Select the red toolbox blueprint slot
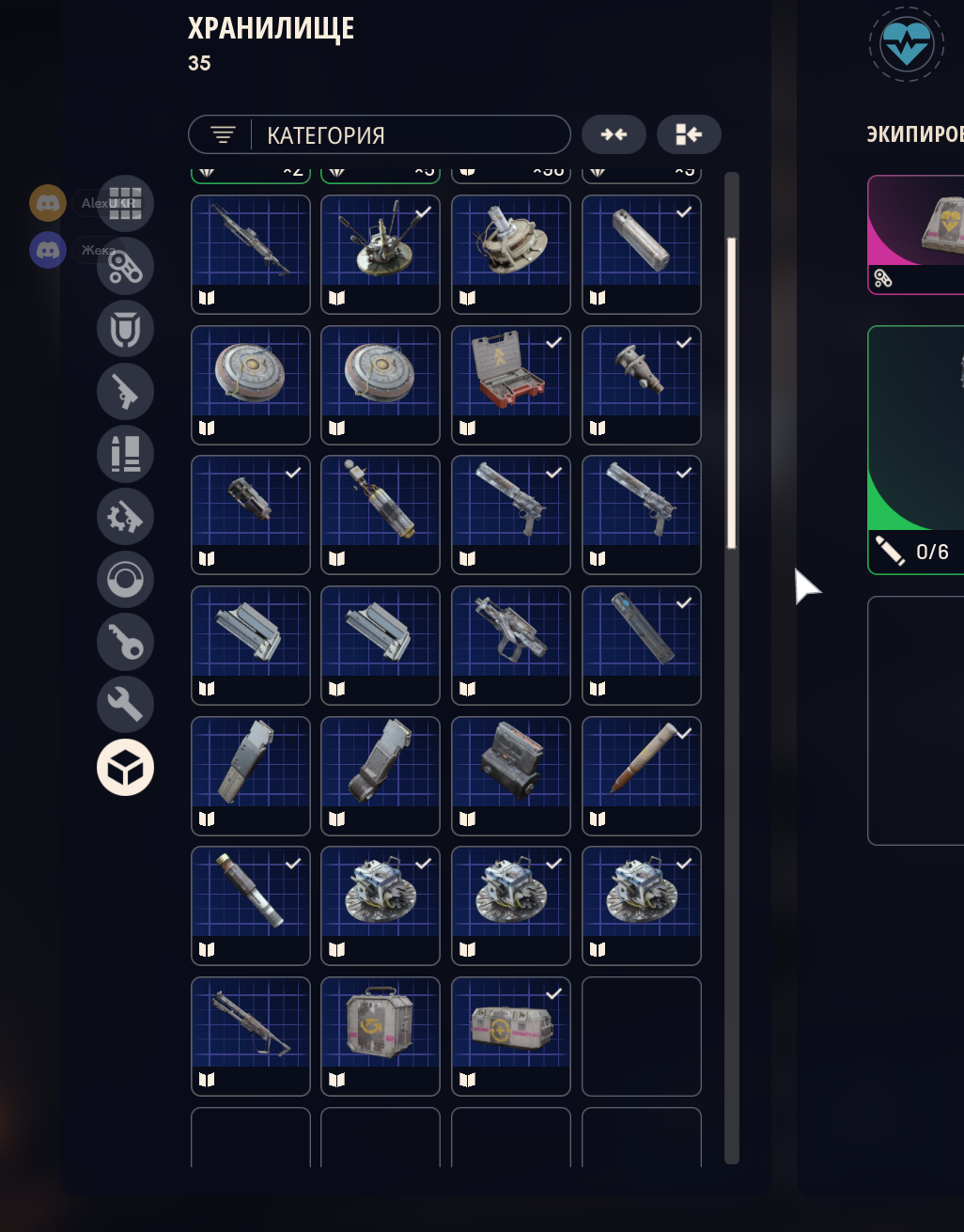Viewport: 964px width, 1232px height. click(x=511, y=384)
